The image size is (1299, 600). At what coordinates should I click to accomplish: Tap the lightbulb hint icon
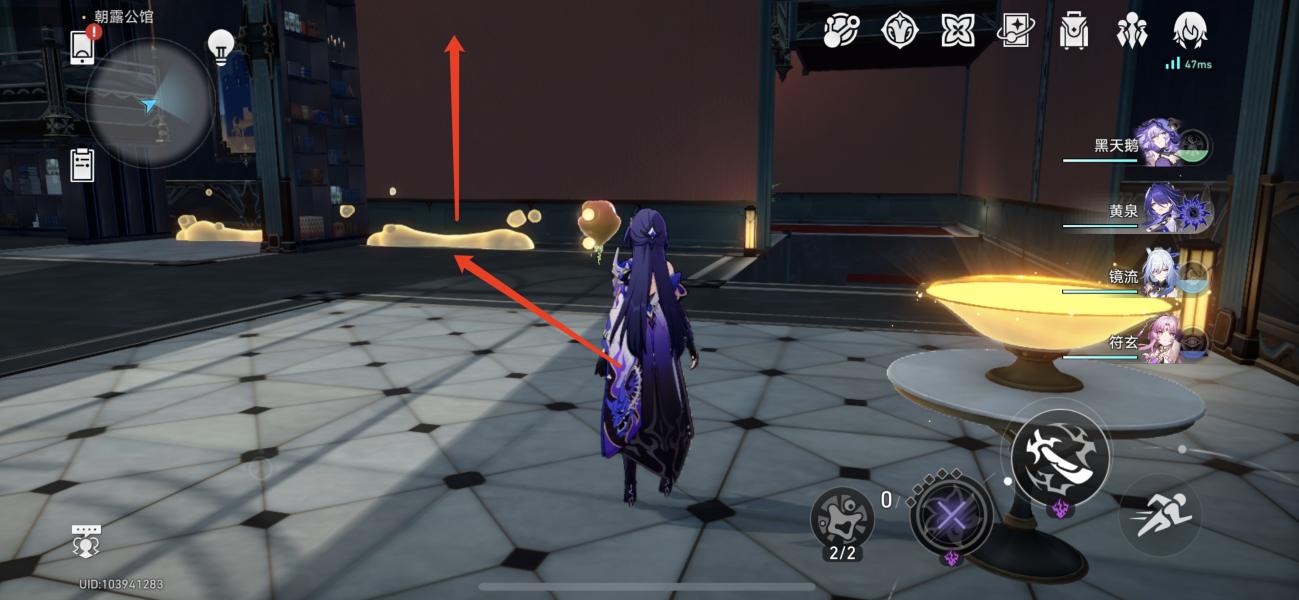pos(220,46)
